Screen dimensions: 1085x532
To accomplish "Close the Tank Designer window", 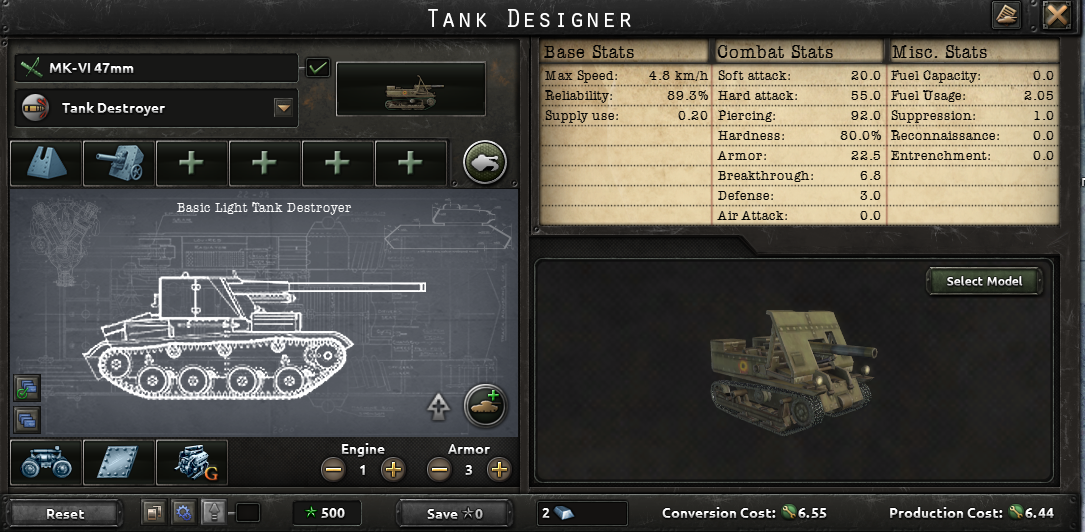I will [1056, 16].
